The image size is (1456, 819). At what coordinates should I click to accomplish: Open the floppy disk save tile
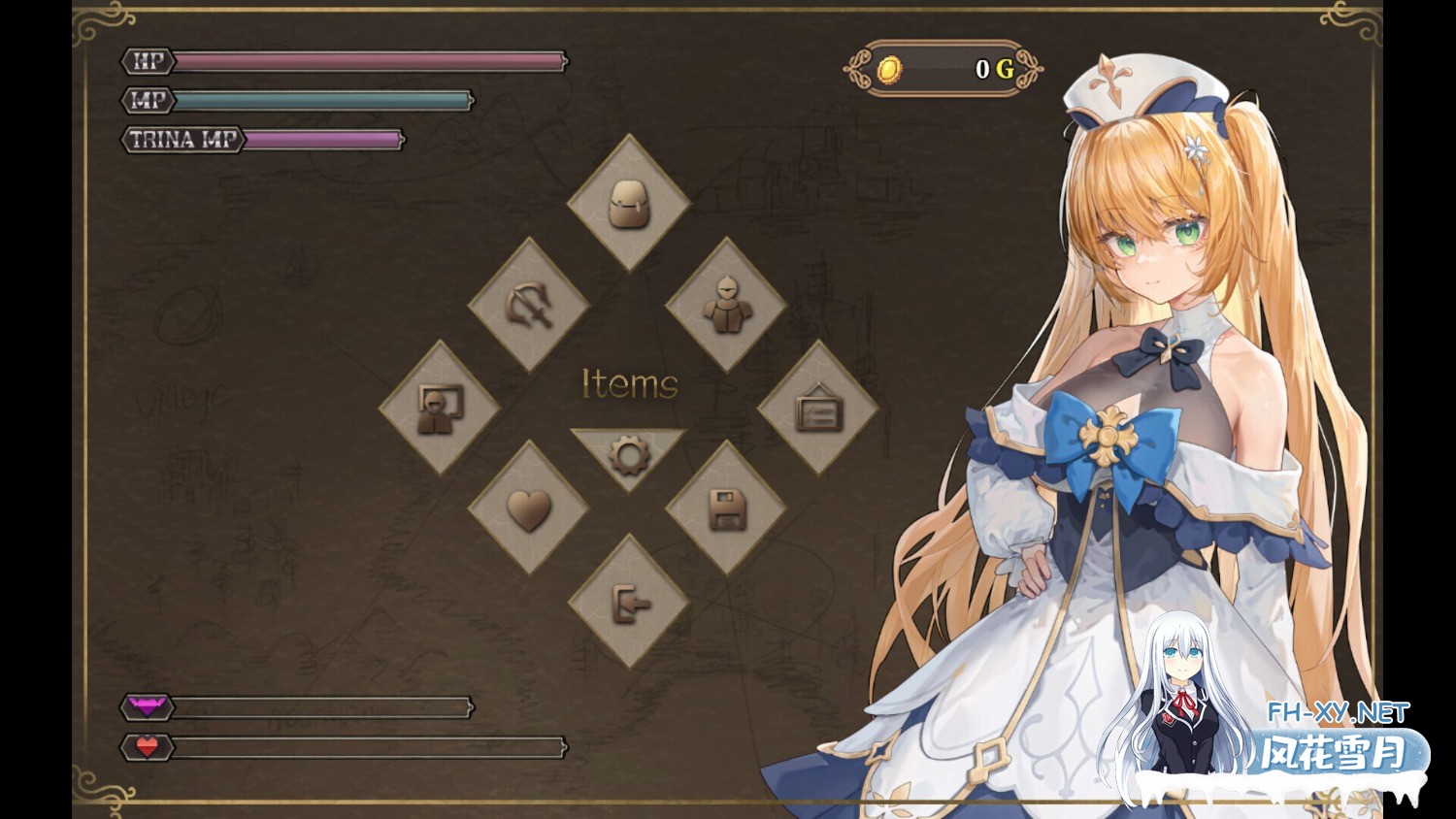click(726, 508)
